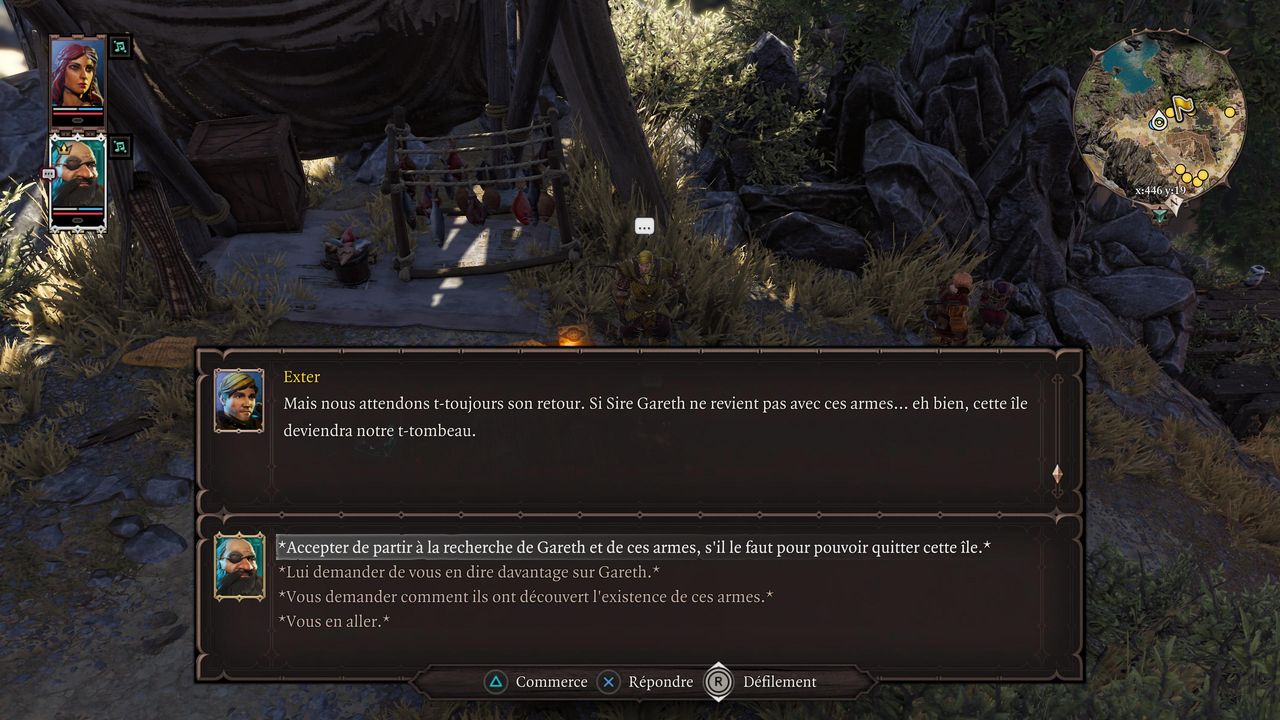
Task: Ask how they discovered the weapons
Action: (525, 597)
